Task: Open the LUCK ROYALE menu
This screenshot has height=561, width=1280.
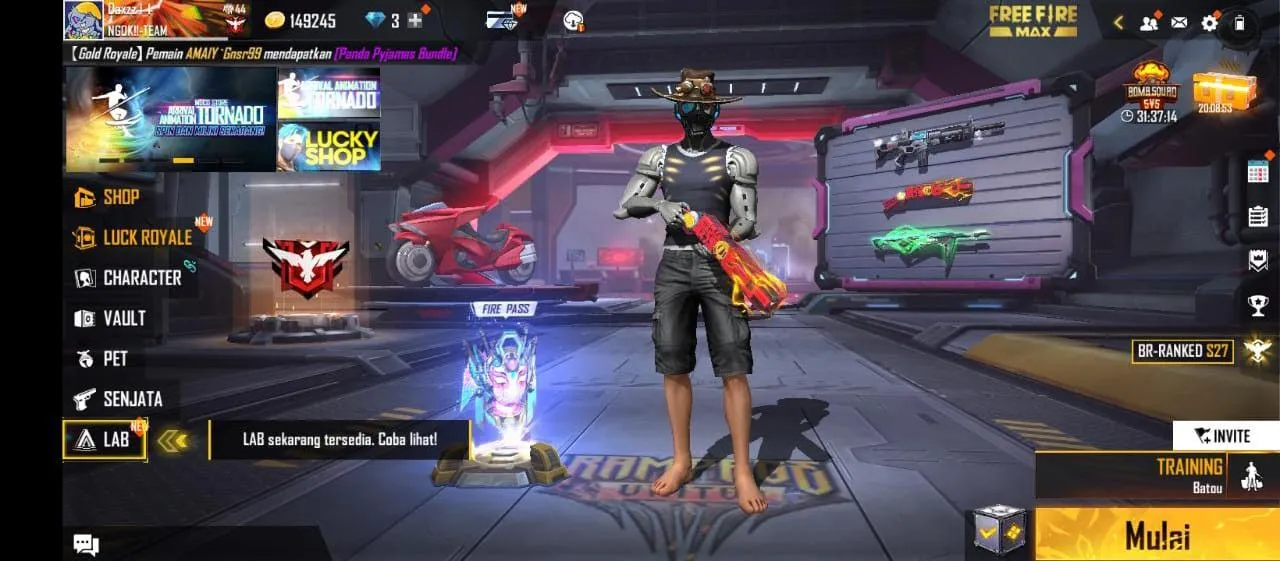Action: [134, 238]
